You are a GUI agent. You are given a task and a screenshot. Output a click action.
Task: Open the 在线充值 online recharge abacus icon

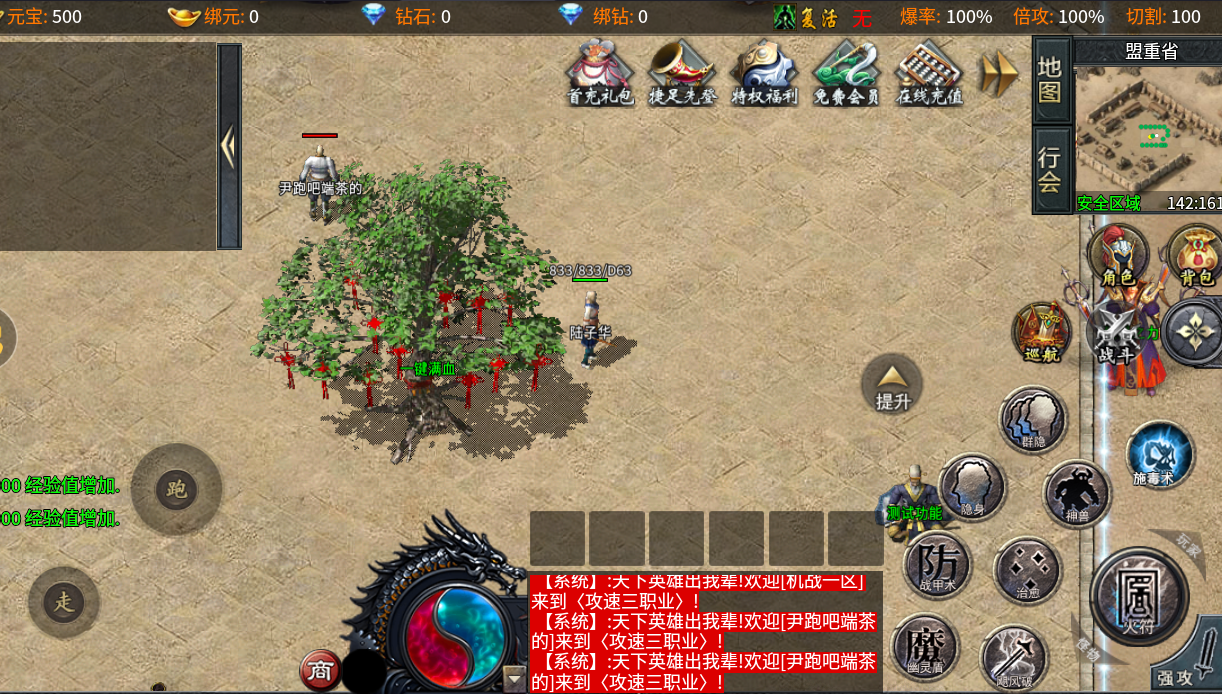point(929,72)
